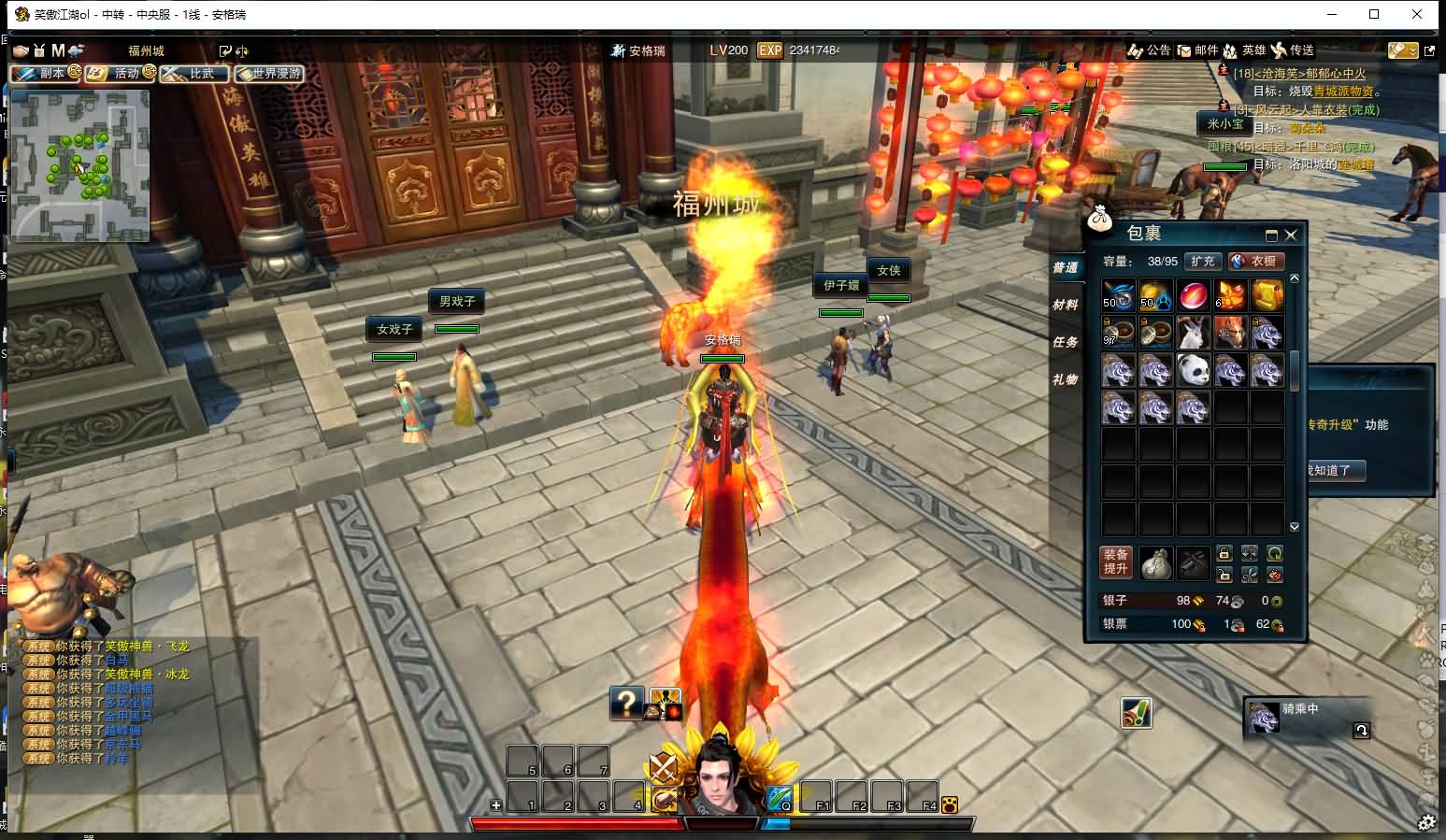Image resolution: width=1446 pixels, height=840 pixels.
Task: Open the 活动 events menu
Action: (x=120, y=73)
